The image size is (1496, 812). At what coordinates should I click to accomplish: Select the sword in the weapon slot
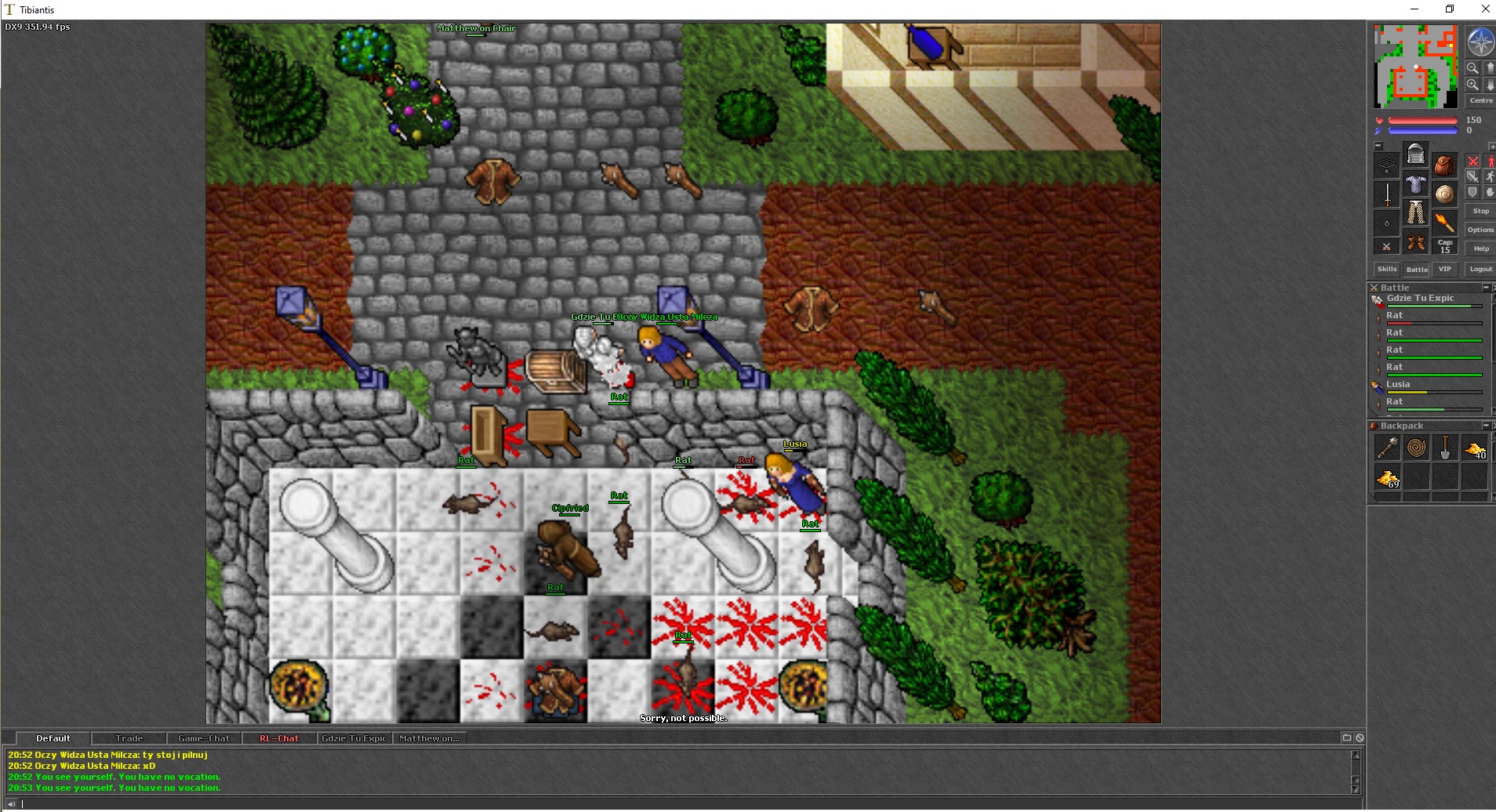(x=1387, y=194)
